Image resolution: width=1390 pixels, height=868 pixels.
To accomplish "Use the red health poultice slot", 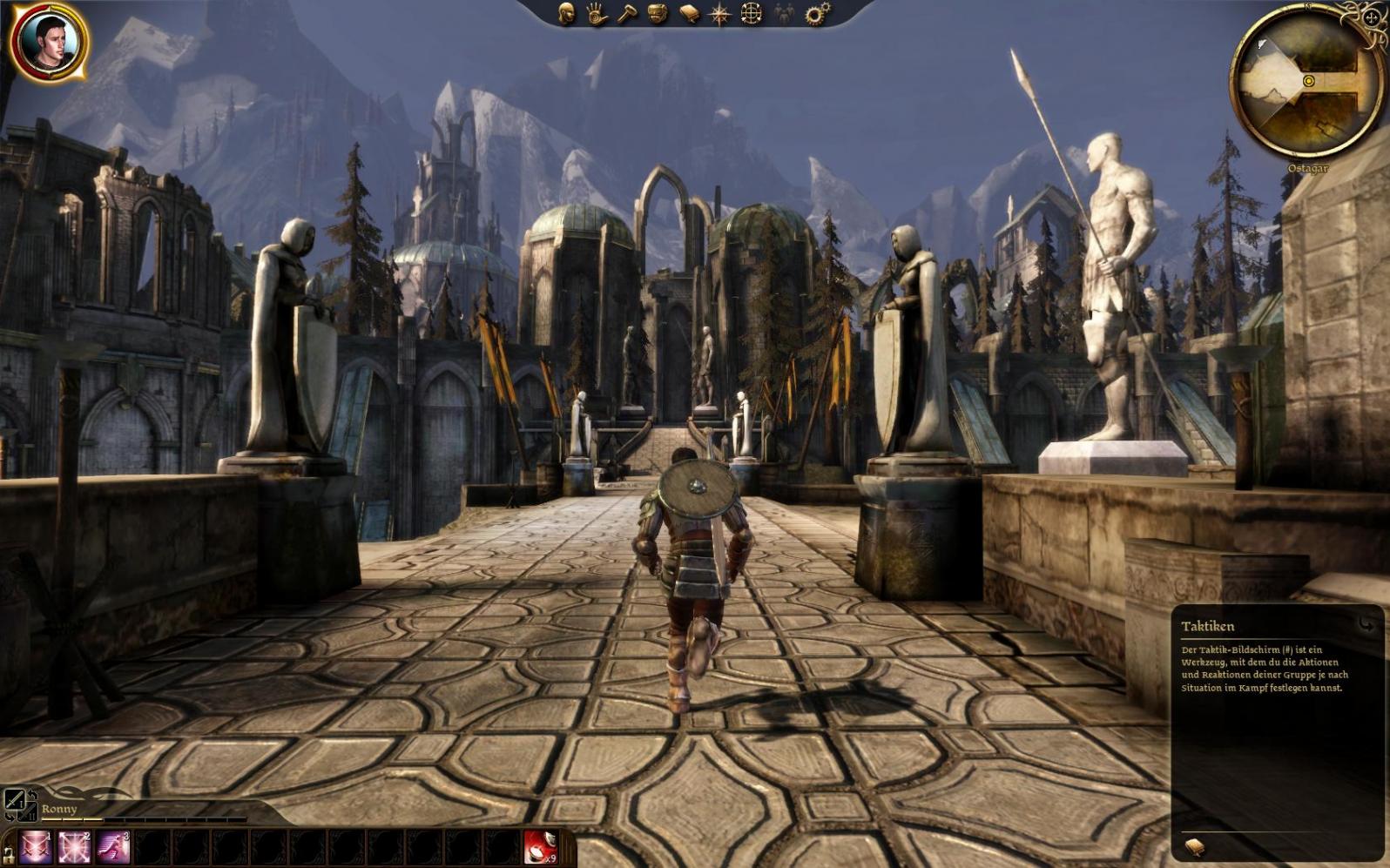I will pos(541,847).
